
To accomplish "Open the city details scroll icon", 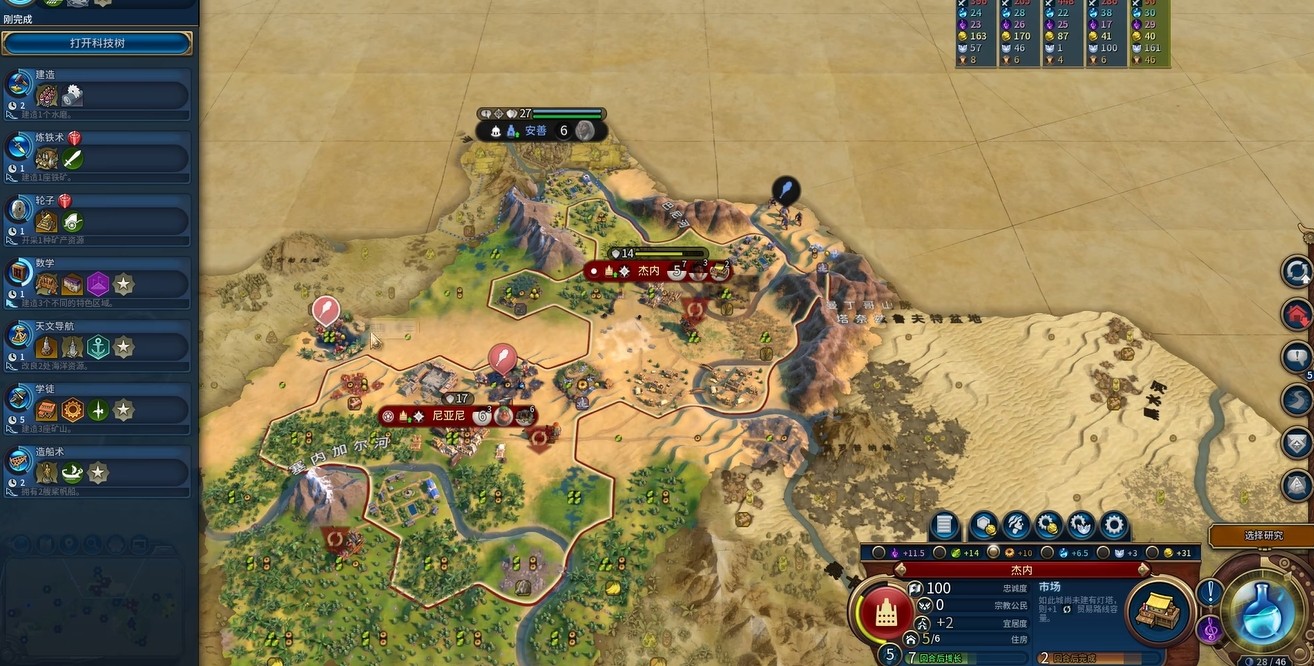I will (x=945, y=525).
